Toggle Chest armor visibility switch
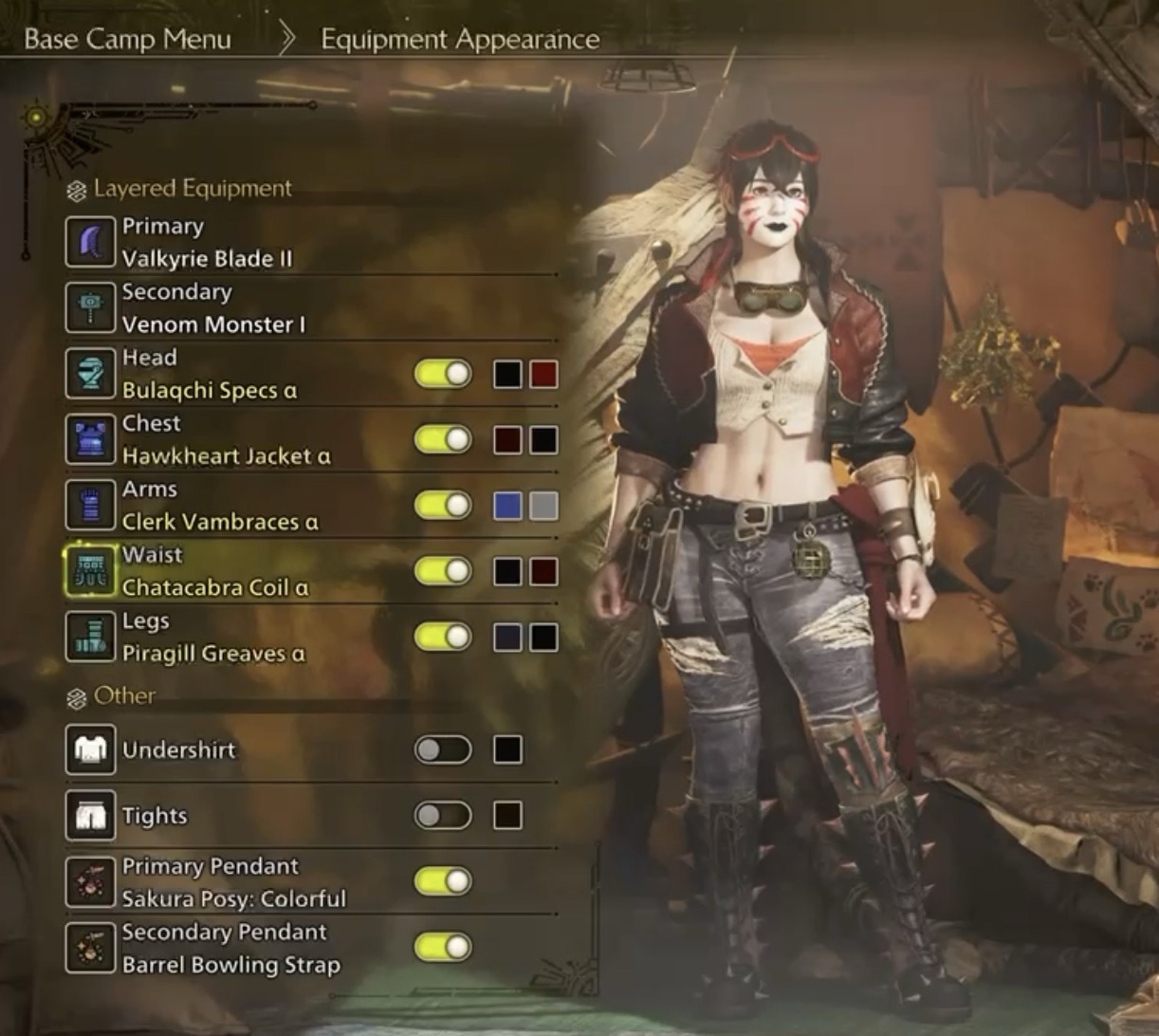Screen dimensions: 1159x1036 443,440
